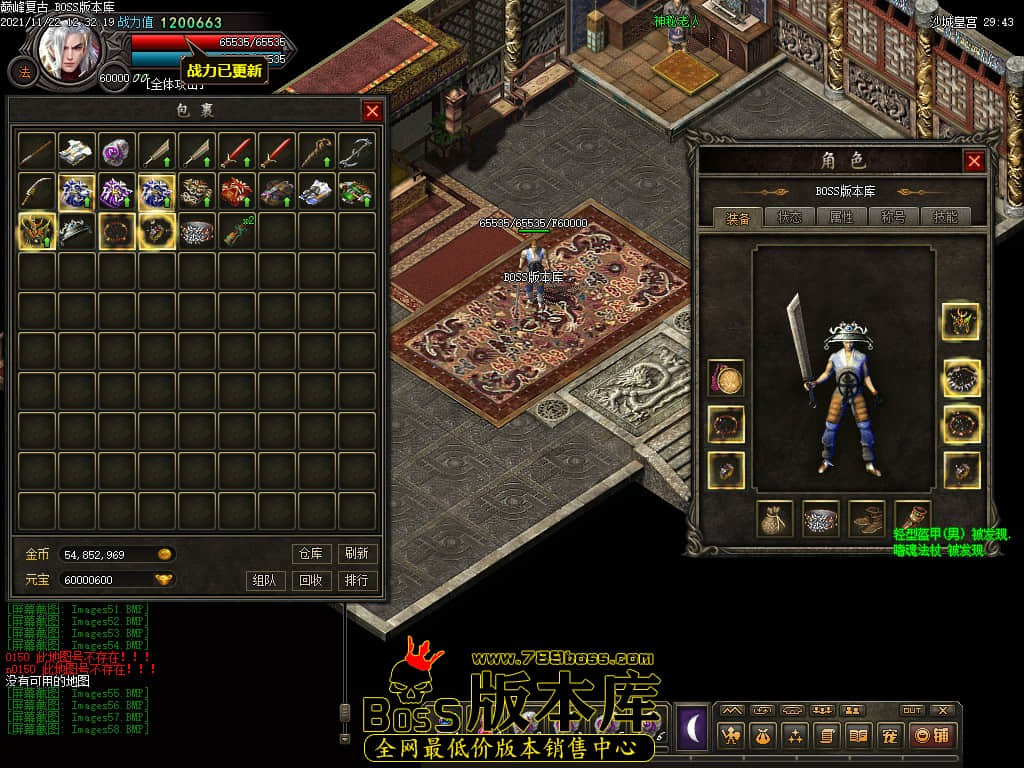
Task: Open the 仓库 warehouse
Action: tap(311, 553)
